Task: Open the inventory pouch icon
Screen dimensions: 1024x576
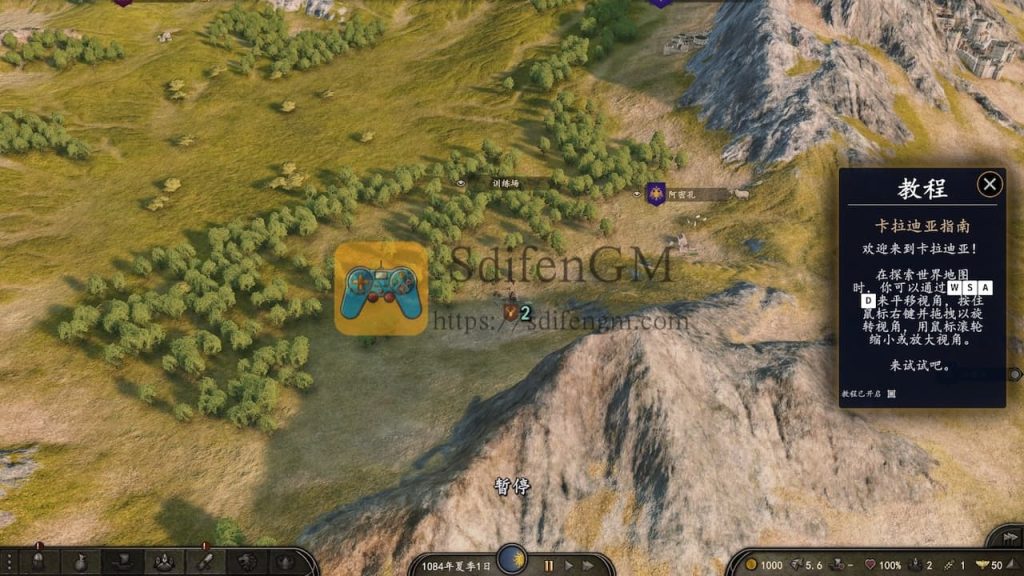Action: pos(79,562)
